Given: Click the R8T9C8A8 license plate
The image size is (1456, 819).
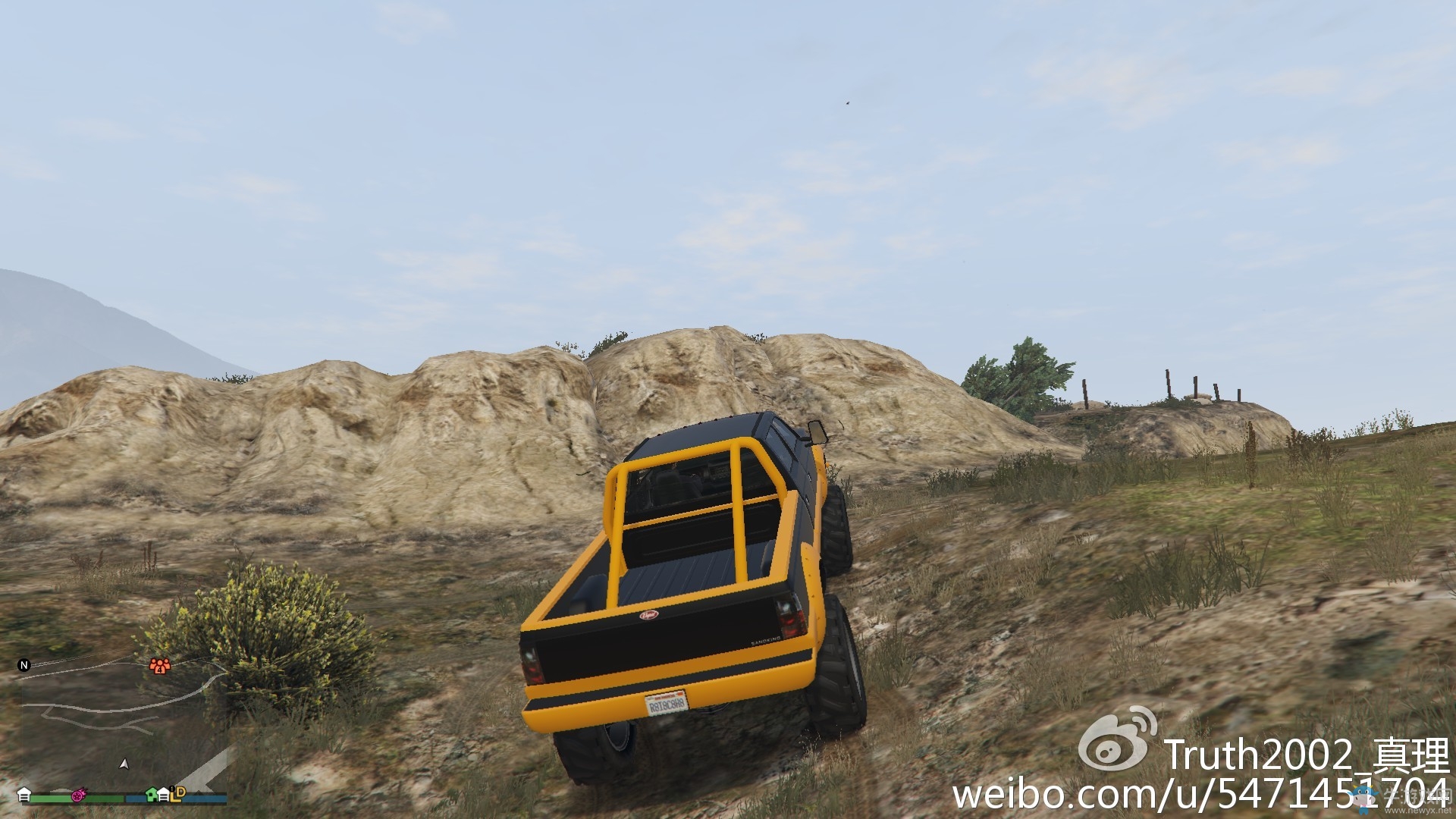Looking at the screenshot, I should click(667, 703).
